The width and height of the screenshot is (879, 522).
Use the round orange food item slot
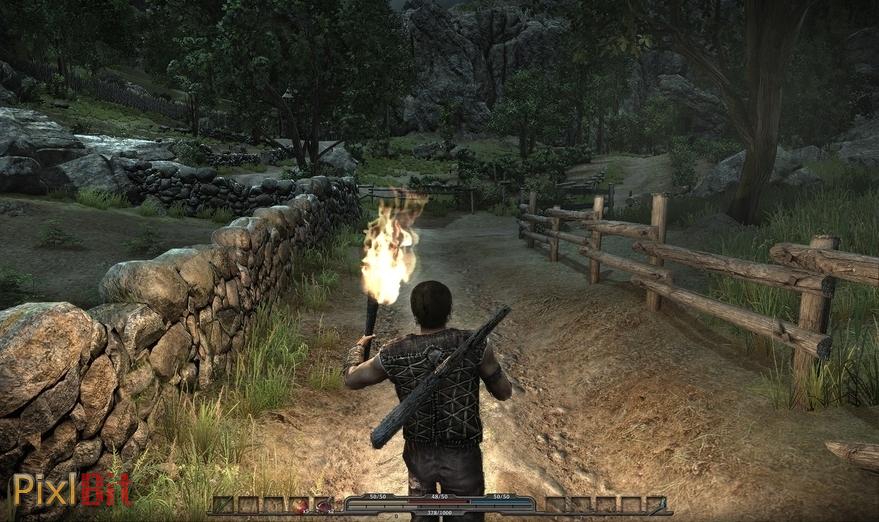299,505
